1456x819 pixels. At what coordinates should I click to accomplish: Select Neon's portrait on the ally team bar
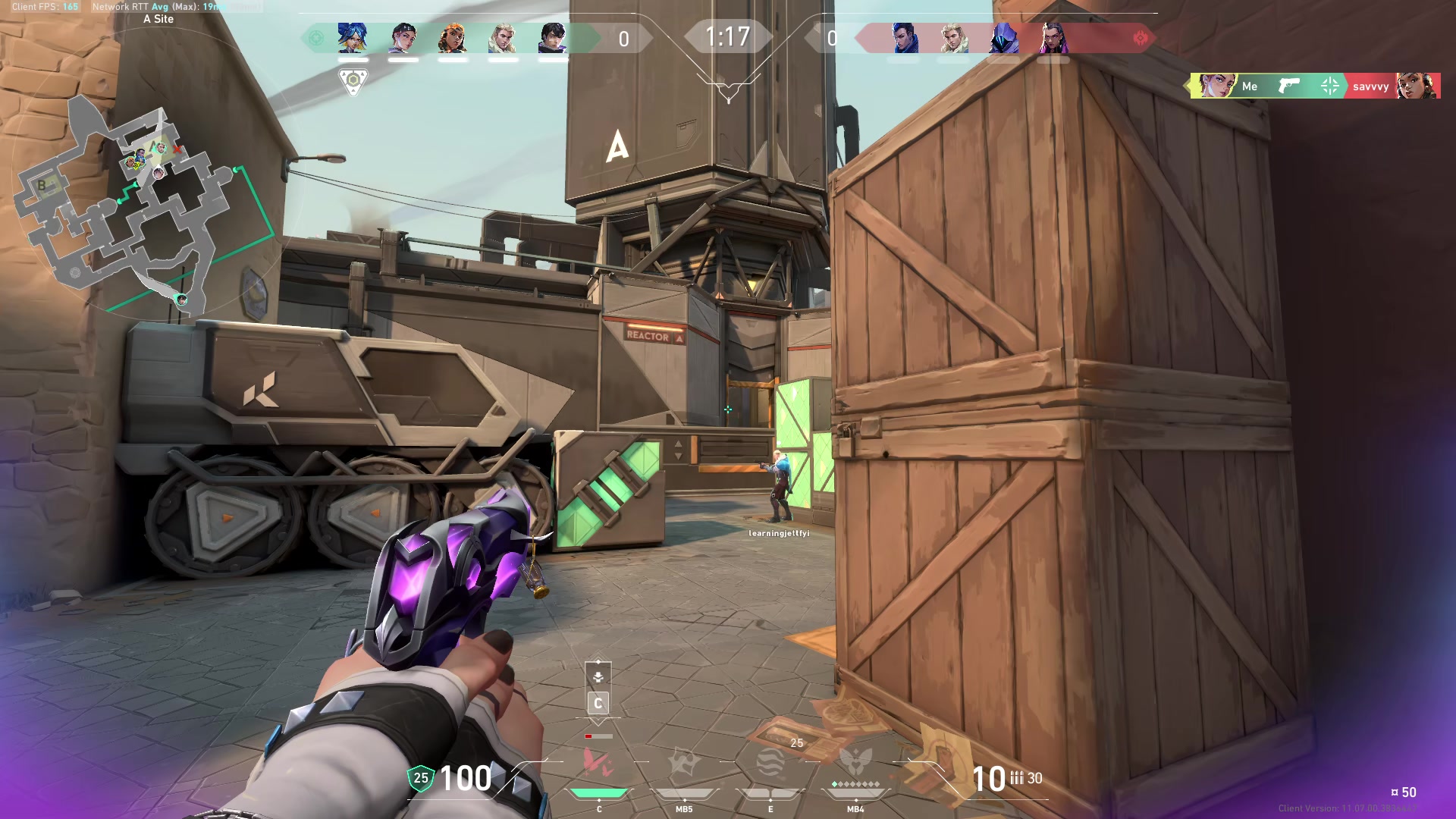pos(353,38)
